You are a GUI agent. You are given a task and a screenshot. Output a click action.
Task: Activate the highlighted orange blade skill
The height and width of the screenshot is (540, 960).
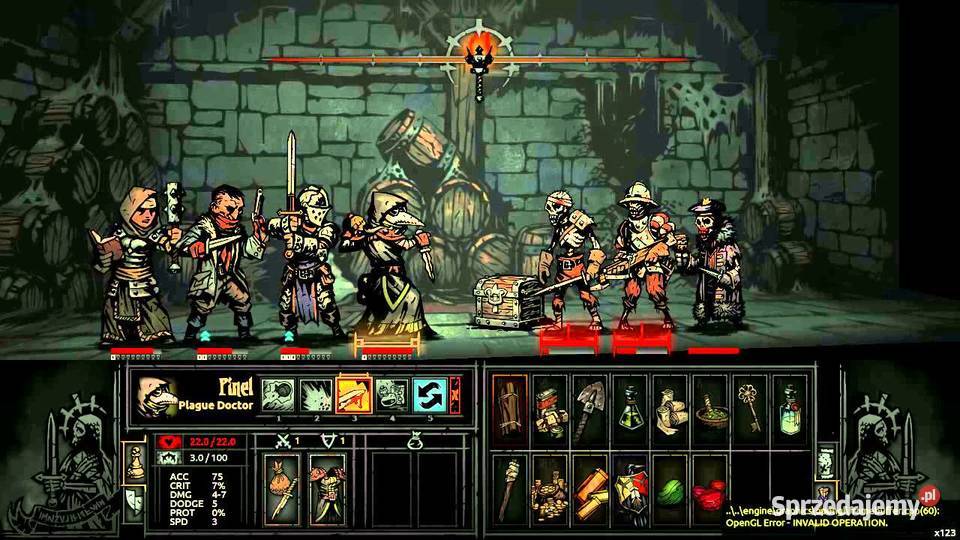[x=353, y=394]
